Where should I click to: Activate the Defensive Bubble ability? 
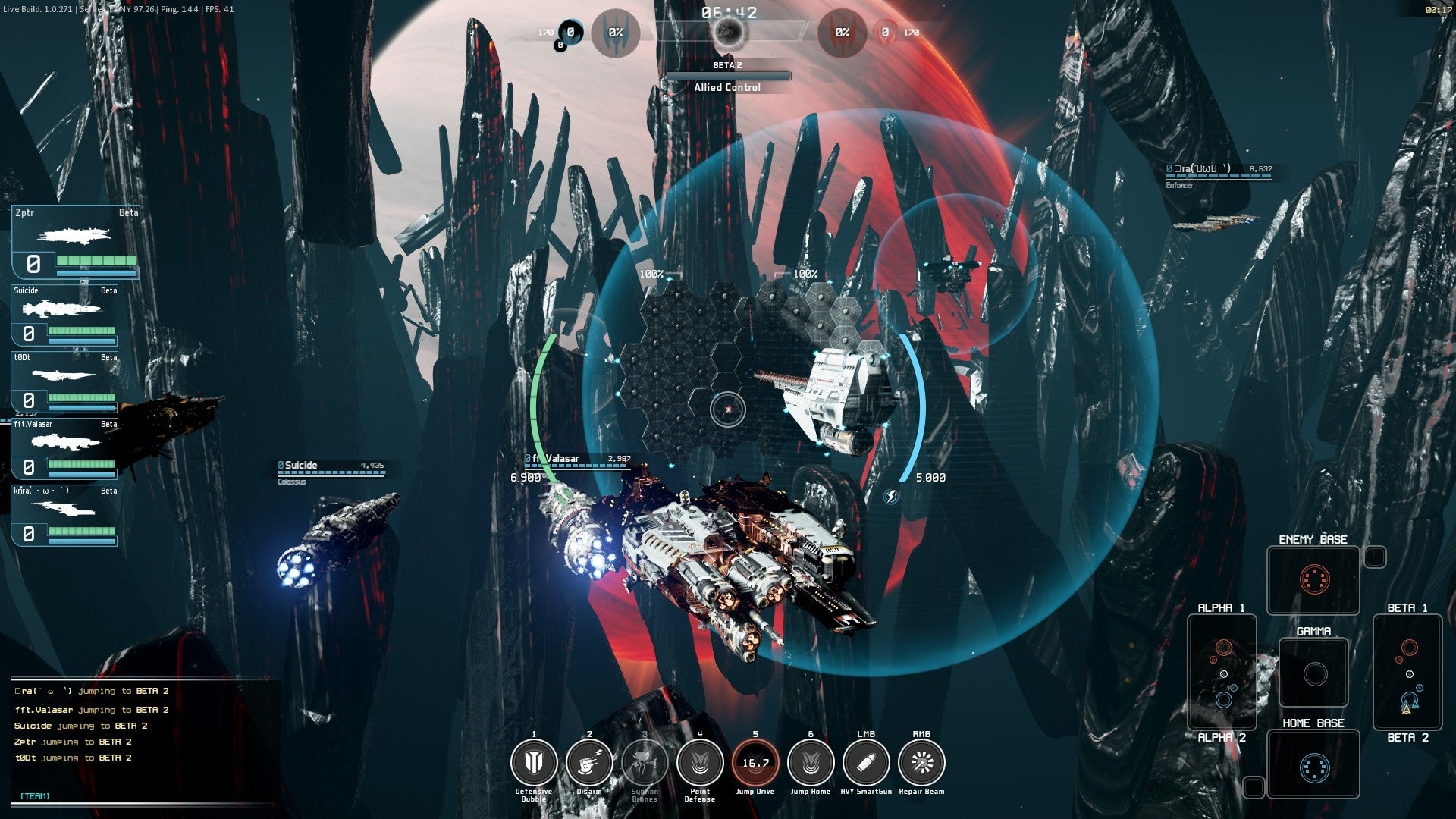click(534, 763)
